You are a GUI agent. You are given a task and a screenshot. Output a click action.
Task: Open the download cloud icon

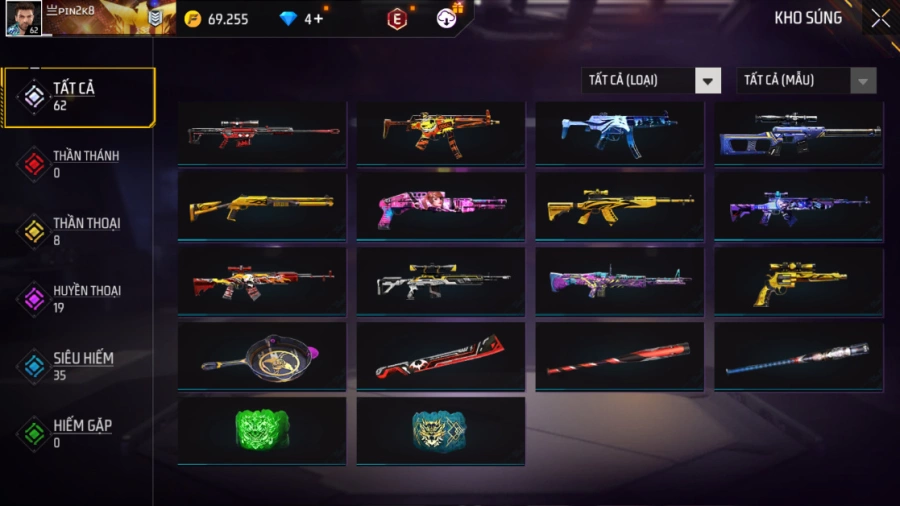pyautogui.click(x=446, y=18)
